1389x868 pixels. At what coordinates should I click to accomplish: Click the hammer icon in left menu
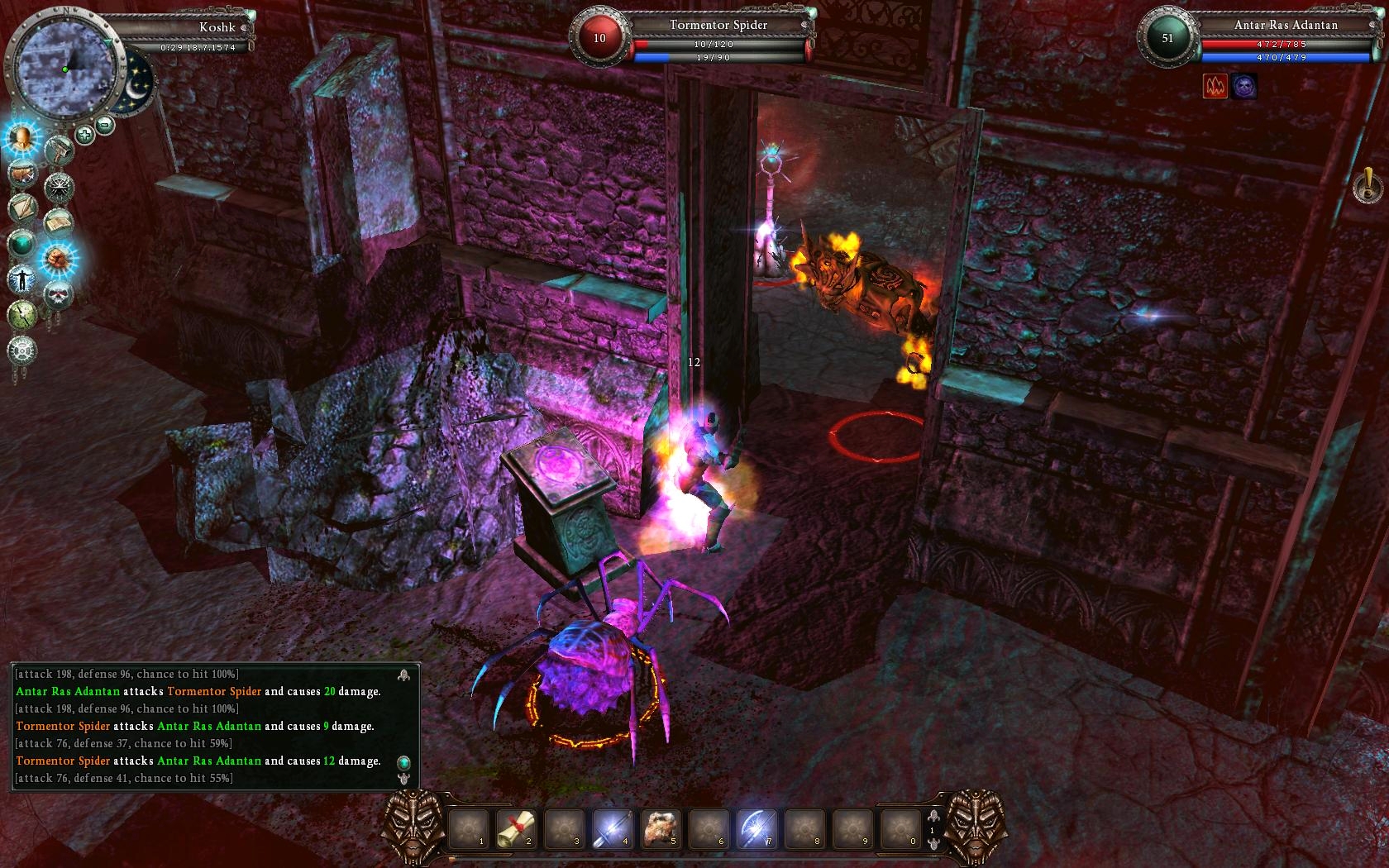tap(59, 151)
